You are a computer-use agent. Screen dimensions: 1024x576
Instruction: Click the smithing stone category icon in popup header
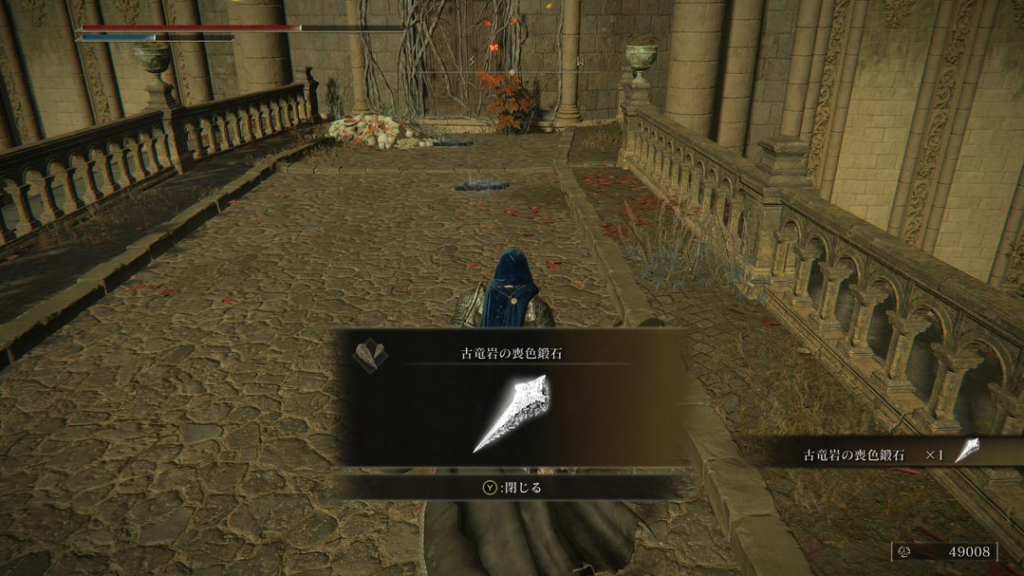coord(370,354)
